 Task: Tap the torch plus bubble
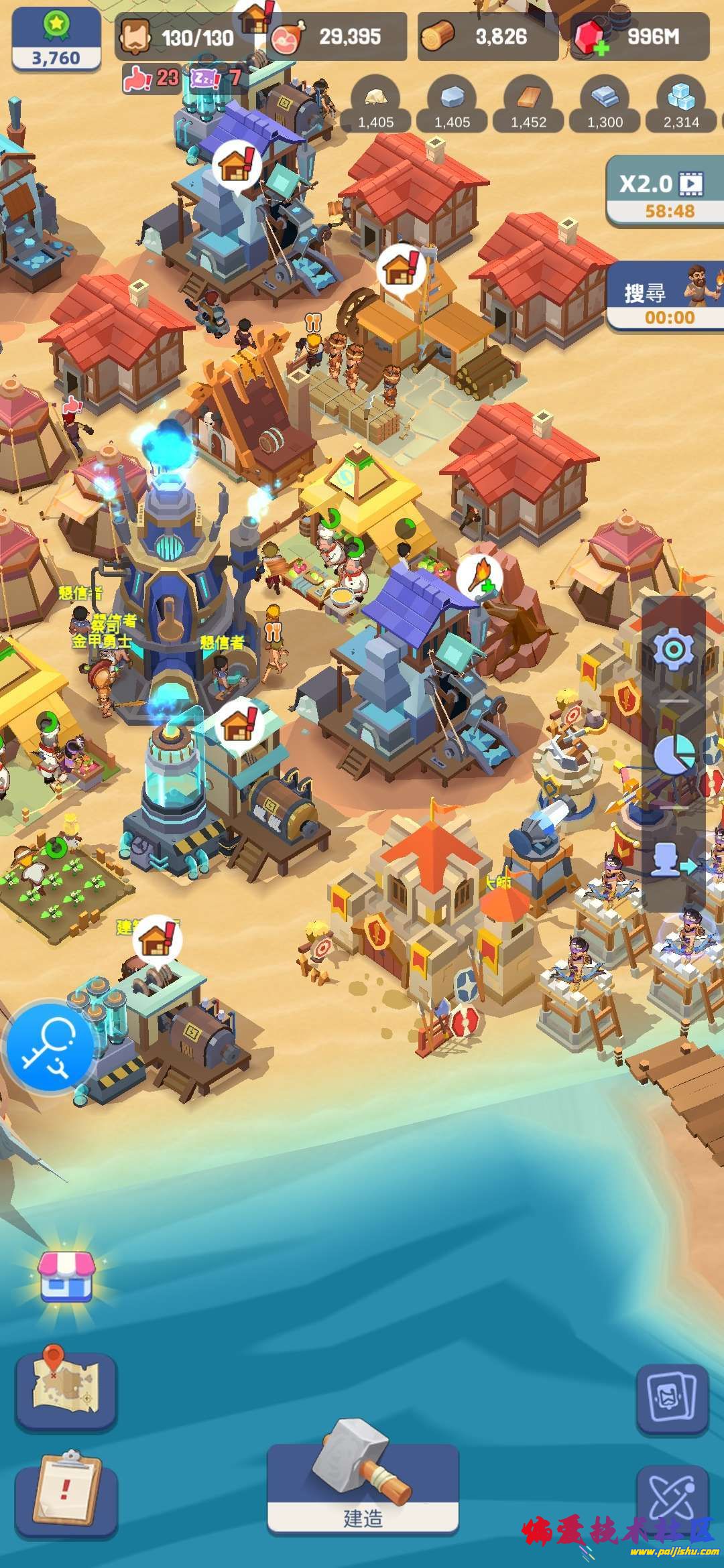tap(480, 576)
